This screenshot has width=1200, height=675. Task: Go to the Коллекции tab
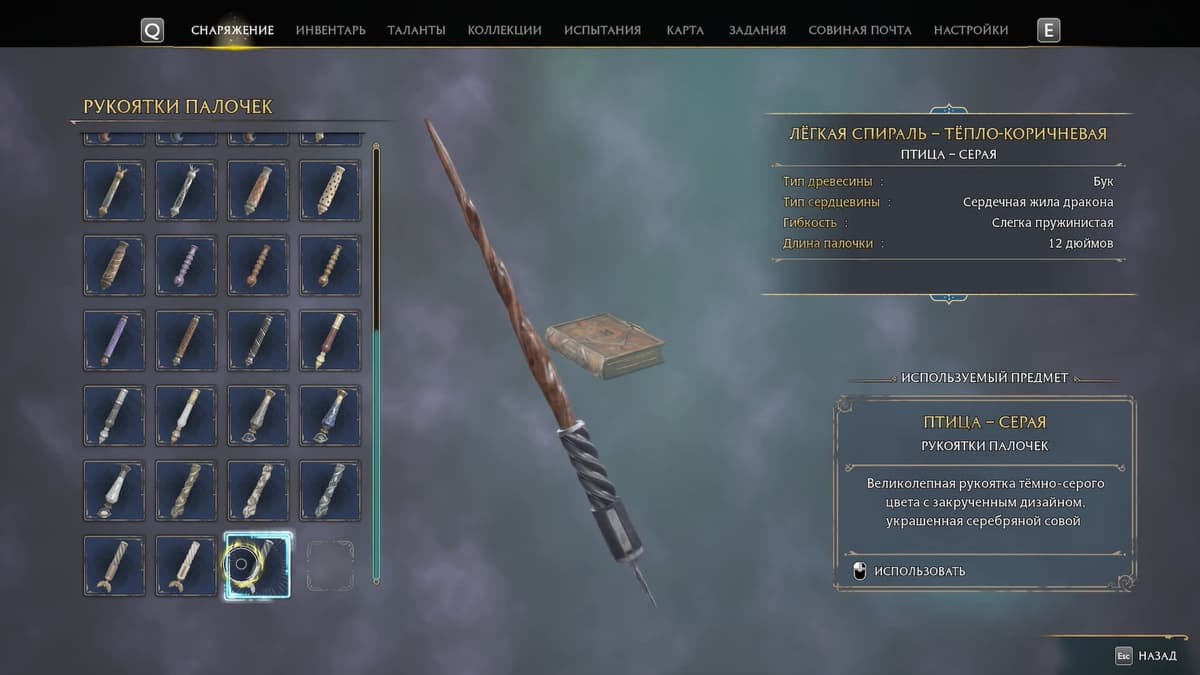tap(504, 30)
